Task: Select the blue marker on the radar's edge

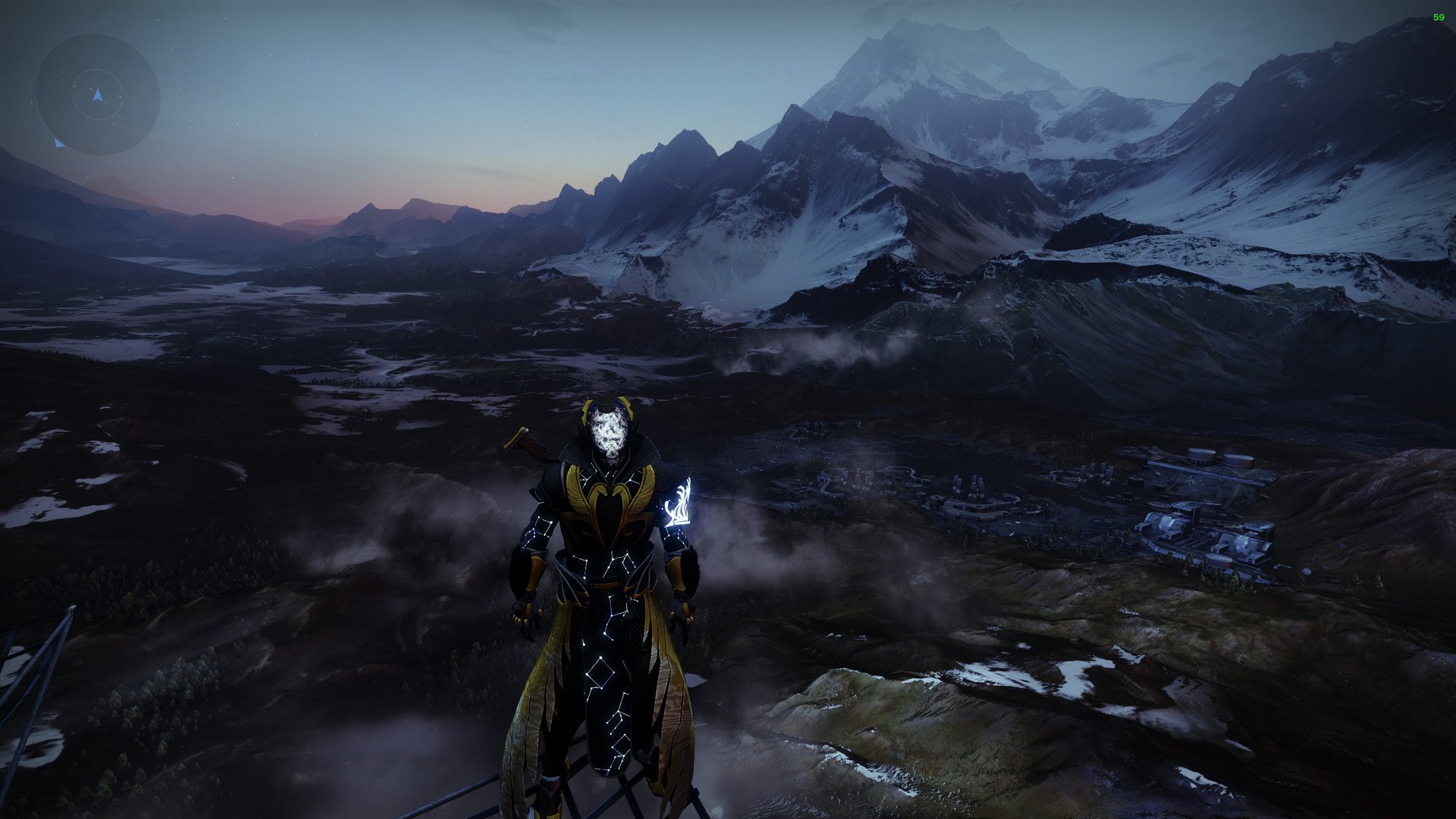Action: pyautogui.click(x=59, y=143)
